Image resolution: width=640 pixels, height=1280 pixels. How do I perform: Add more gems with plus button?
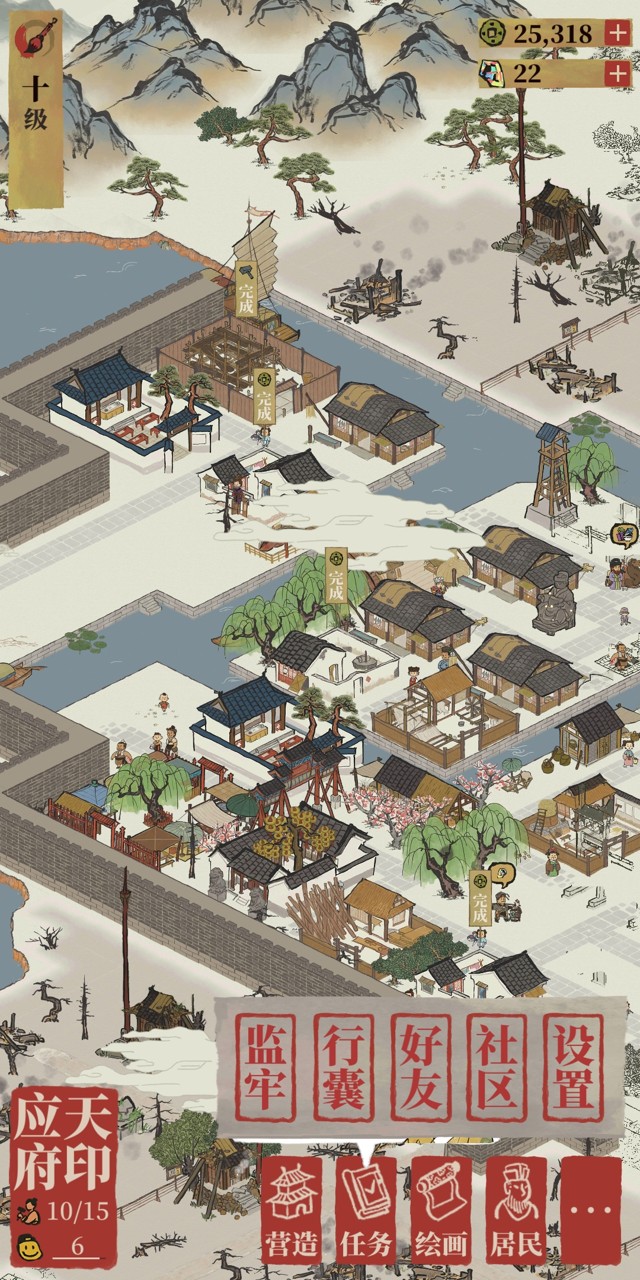[x=617, y=73]
